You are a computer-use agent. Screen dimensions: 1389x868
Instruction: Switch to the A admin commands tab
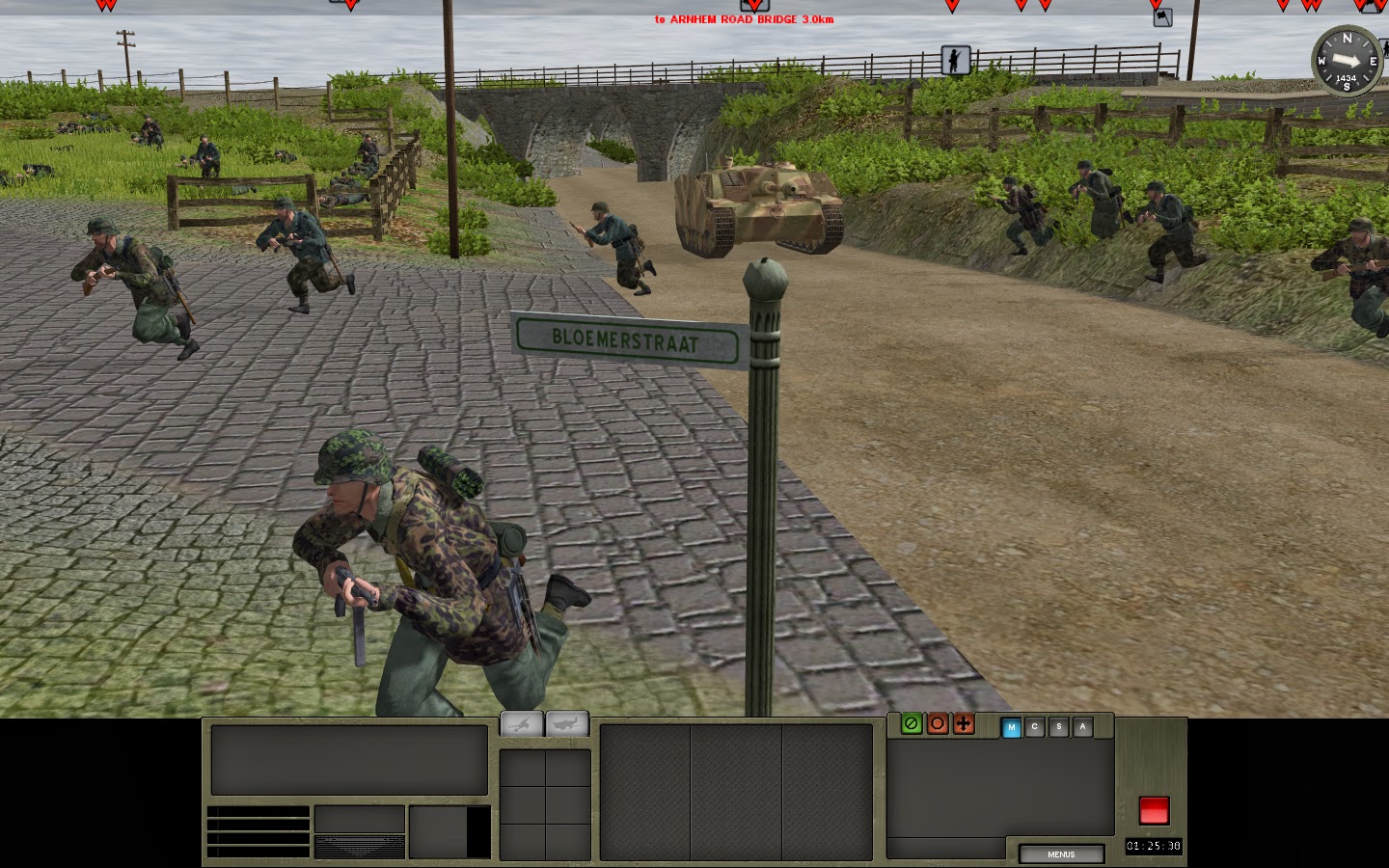click(x=1082, y=729)
